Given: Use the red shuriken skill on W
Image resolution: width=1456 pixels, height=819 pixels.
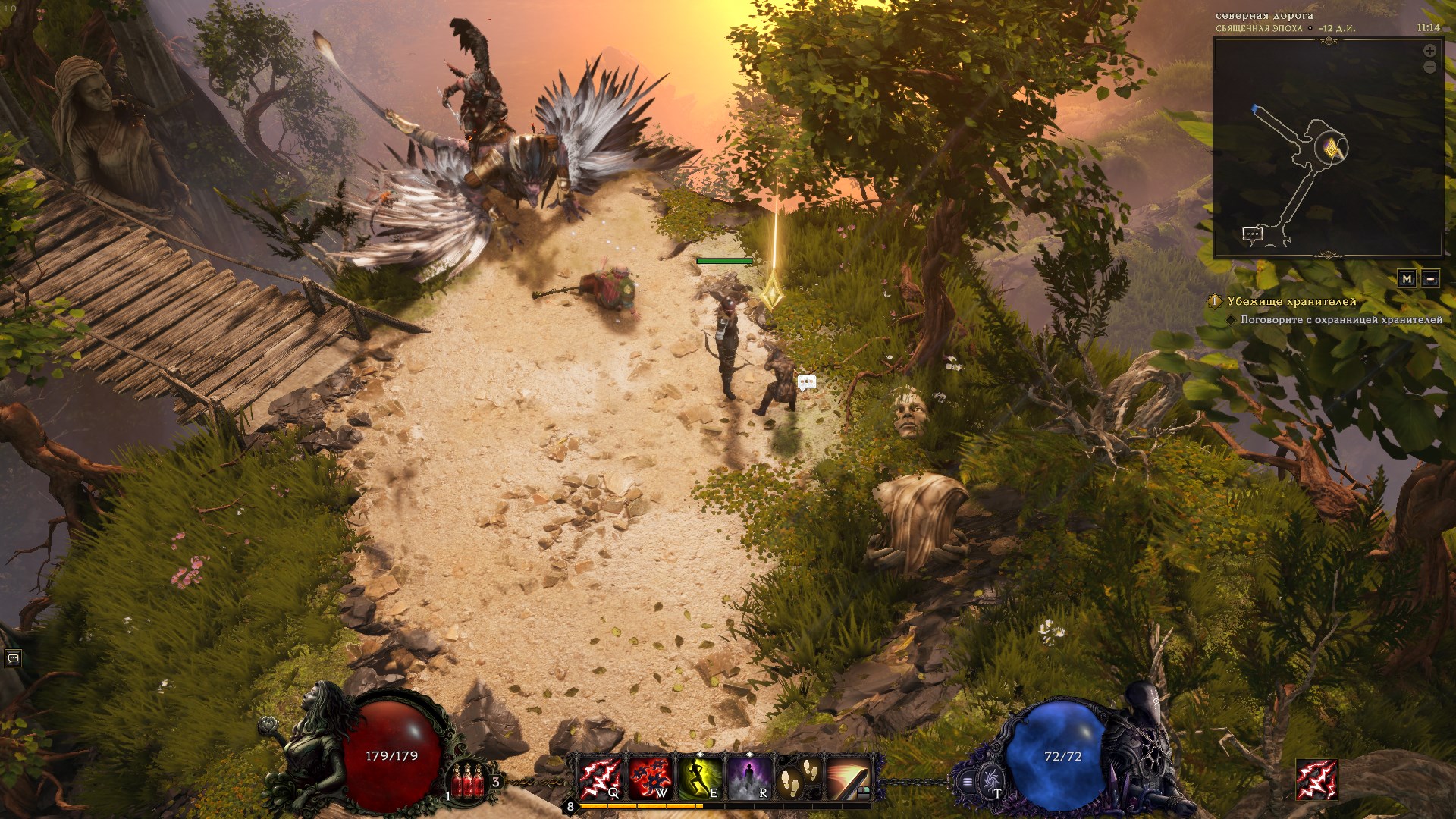Looking at the screenshot, I should click(x=649, y=778).
